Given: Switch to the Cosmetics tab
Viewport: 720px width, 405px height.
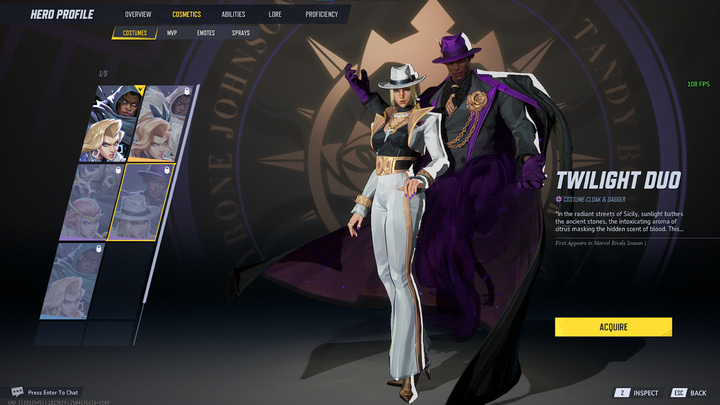Looking at the screenshot, I should pos(186,15).
